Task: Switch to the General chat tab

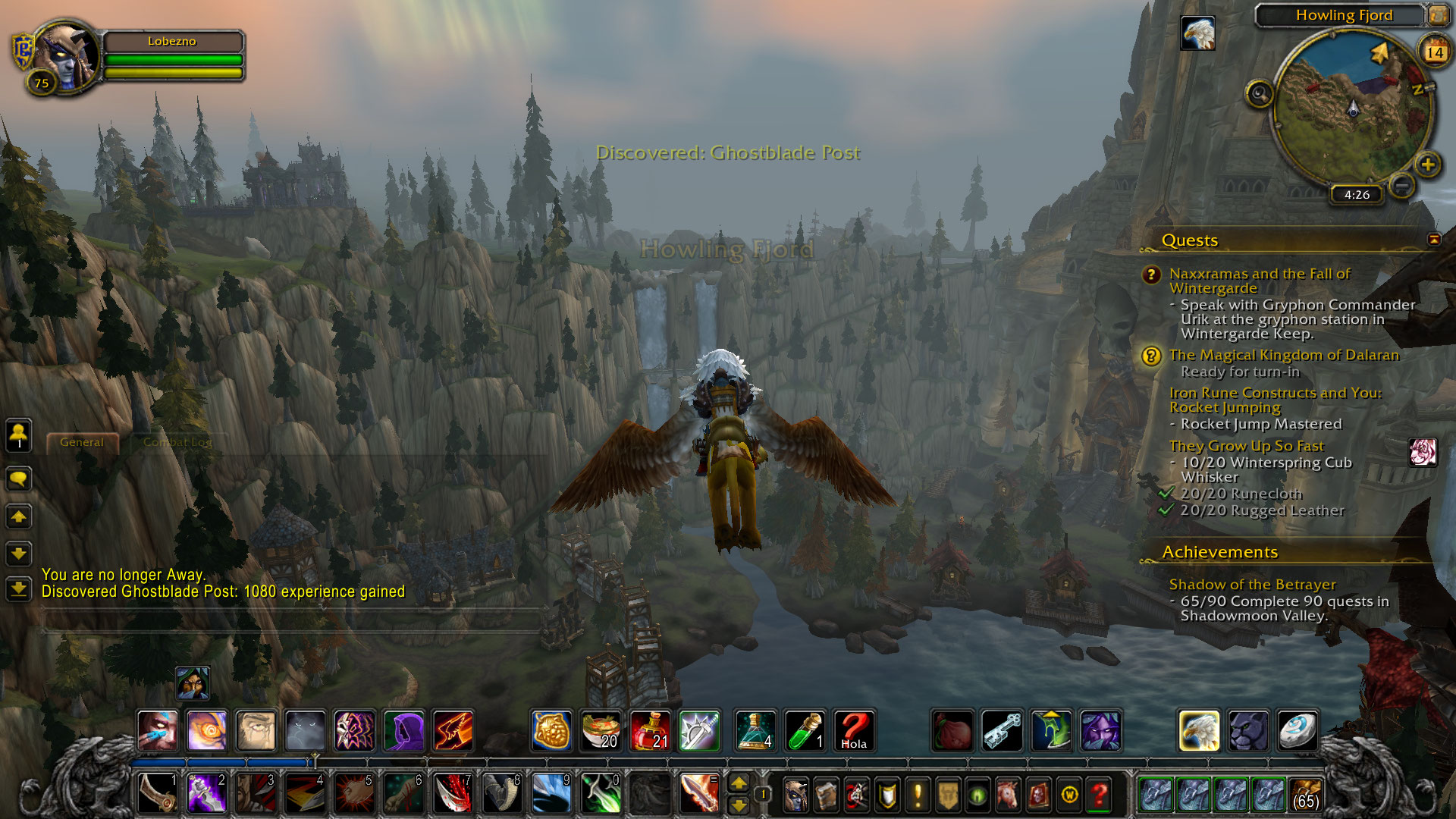Action: click(82, 442)
